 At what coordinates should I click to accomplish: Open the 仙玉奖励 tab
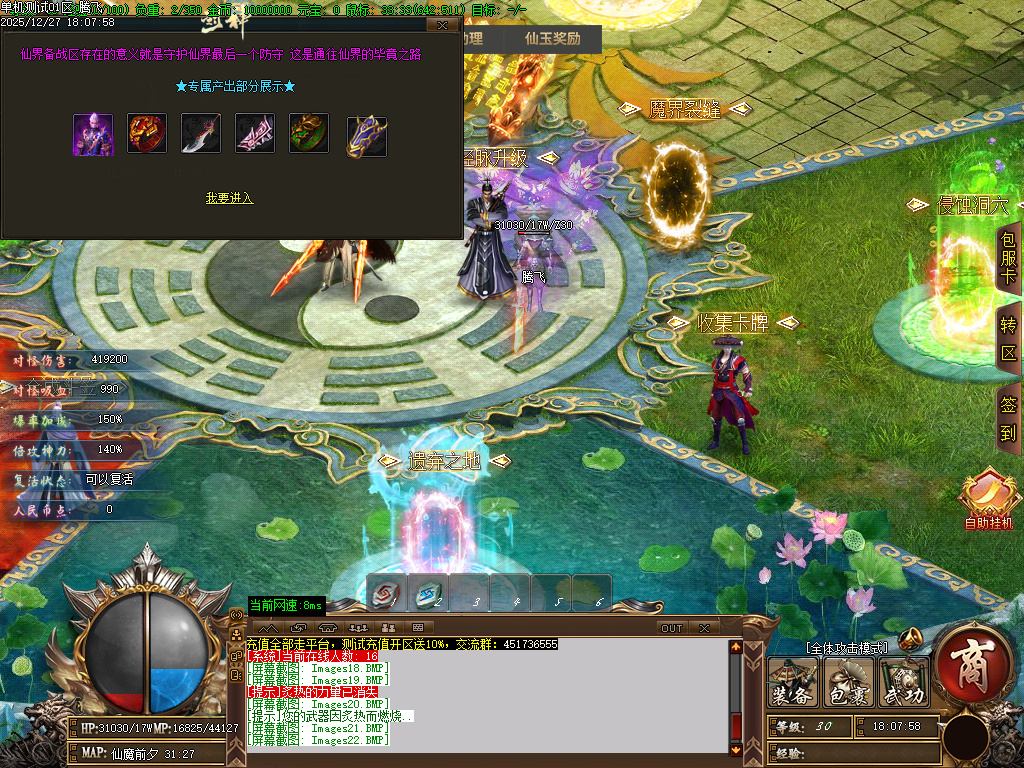click(x=553, y=39)
